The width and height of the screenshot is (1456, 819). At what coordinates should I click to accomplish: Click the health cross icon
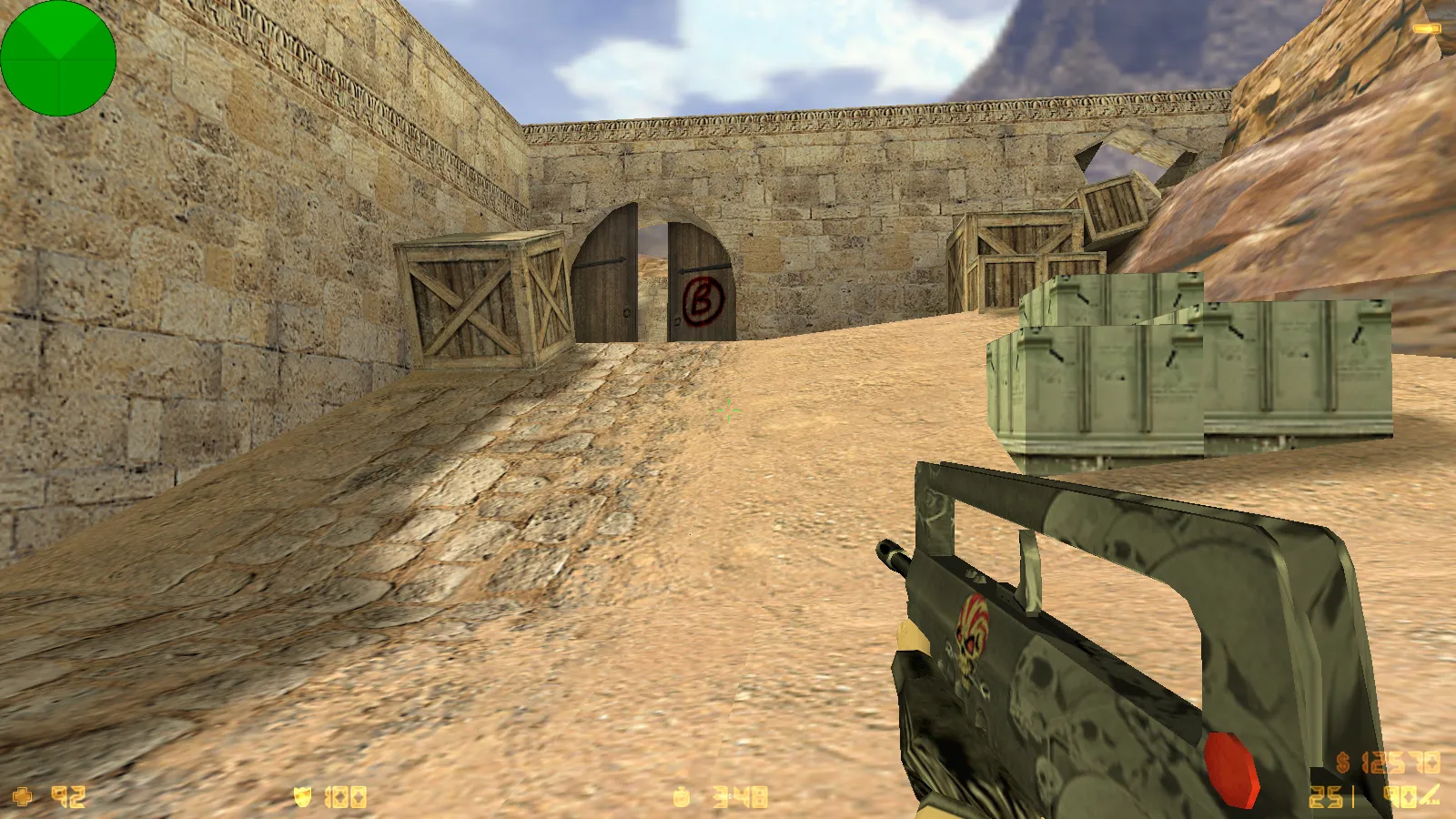pyautogui.click(x=23, y=797)
